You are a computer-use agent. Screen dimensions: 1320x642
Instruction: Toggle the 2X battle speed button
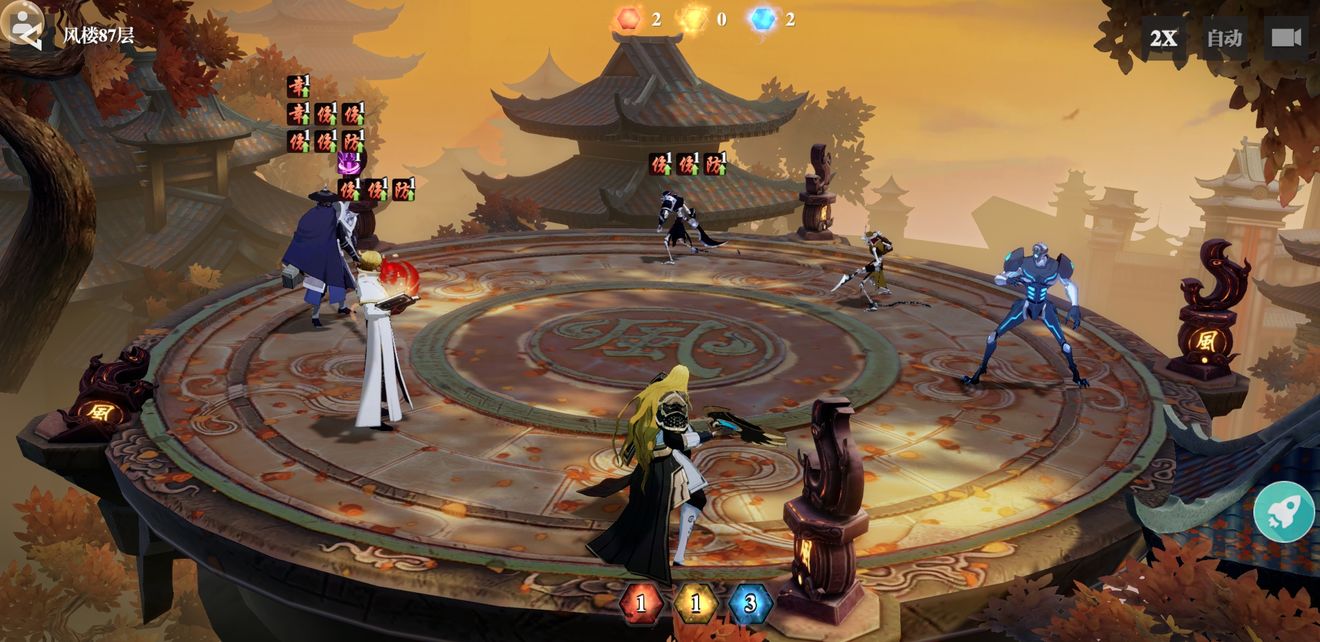(1163, 38)
